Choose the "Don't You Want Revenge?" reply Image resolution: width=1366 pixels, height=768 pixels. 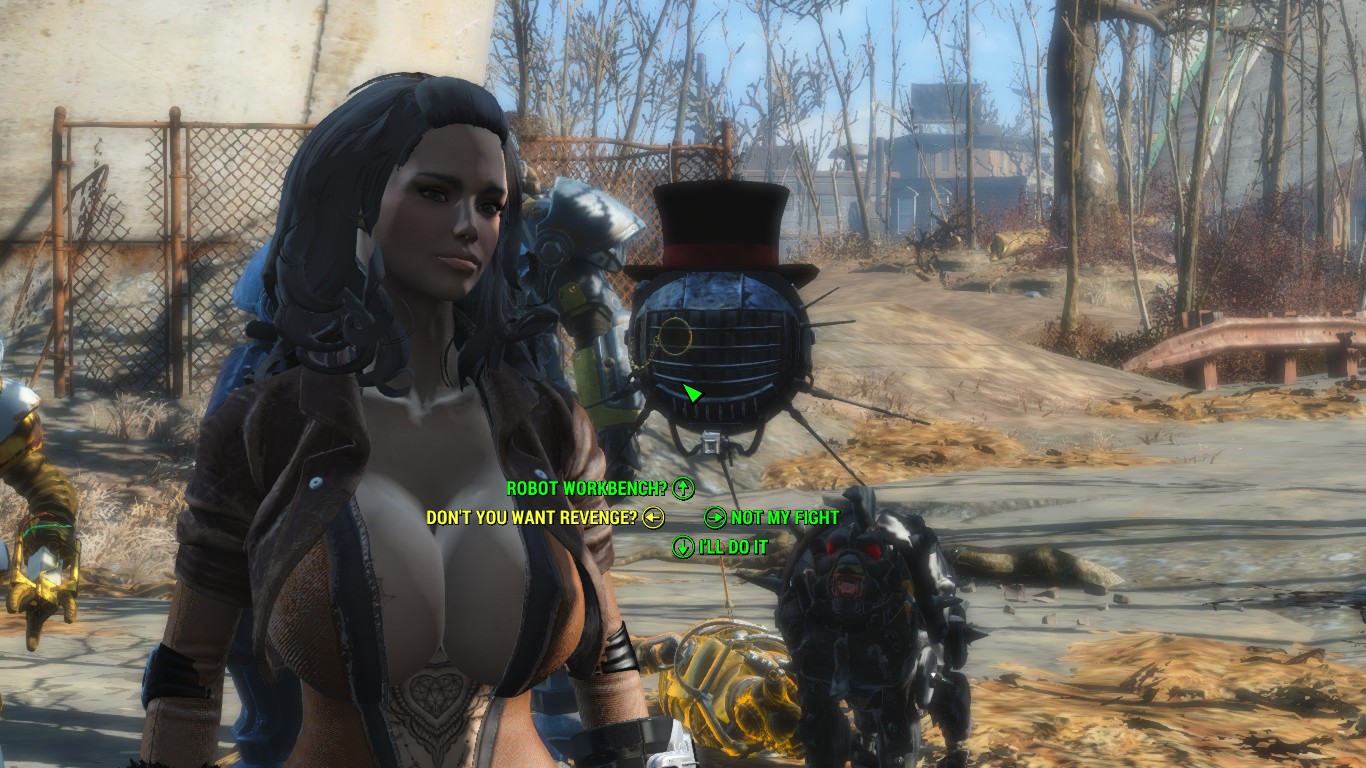(532, 518)
